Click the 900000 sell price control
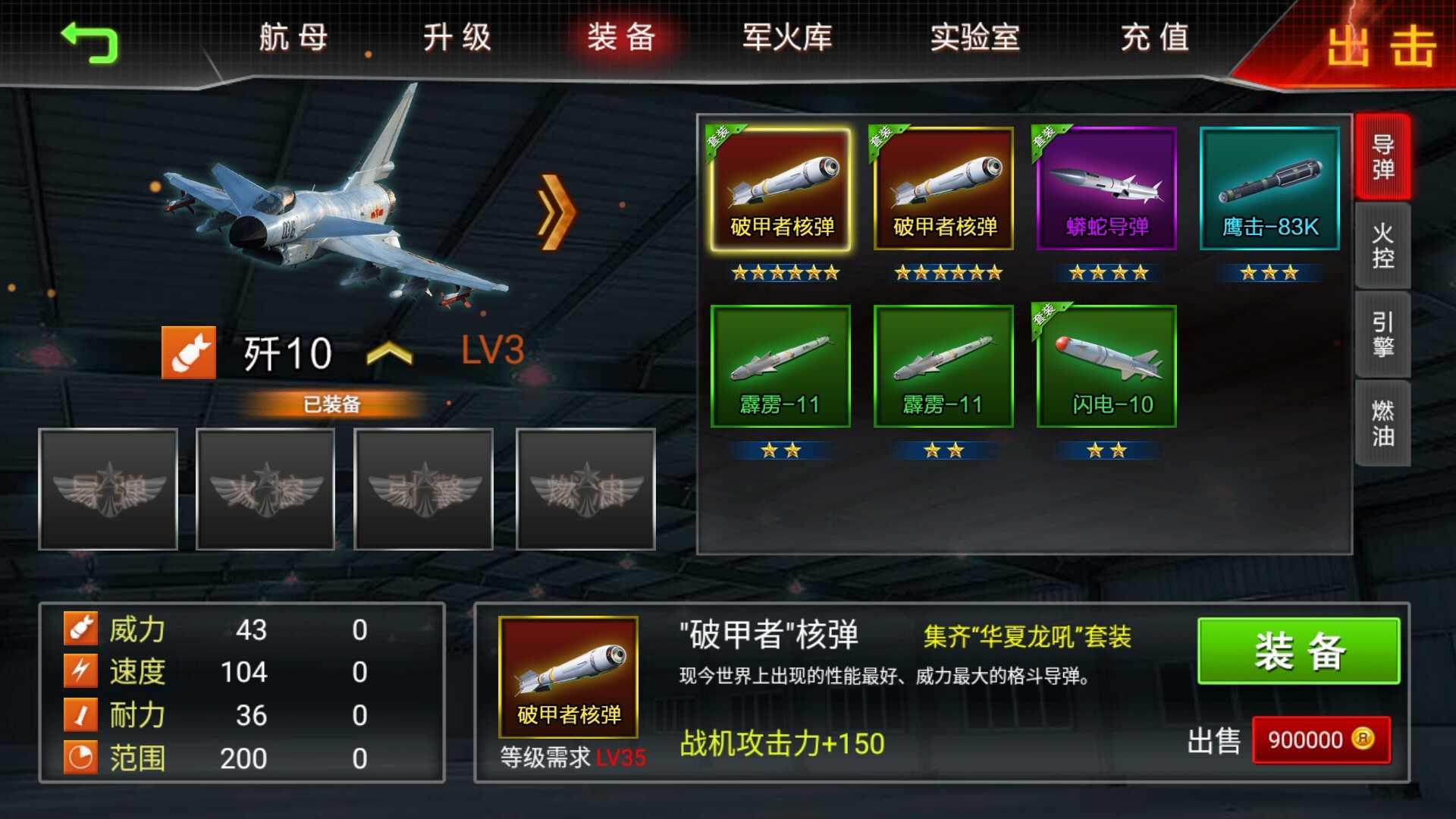 tap(1323, 742)
